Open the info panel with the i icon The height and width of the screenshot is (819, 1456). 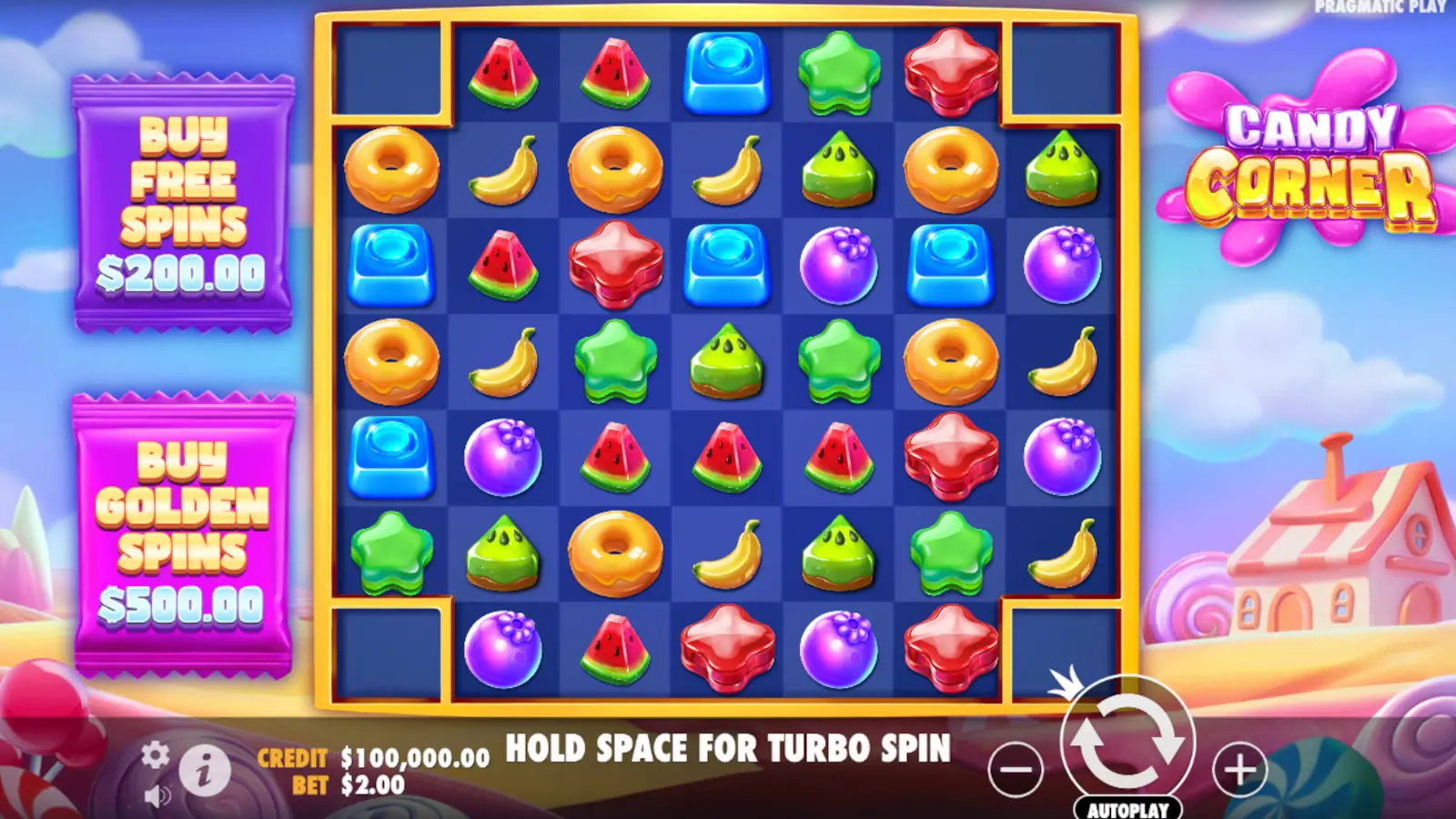coord(205,771)
